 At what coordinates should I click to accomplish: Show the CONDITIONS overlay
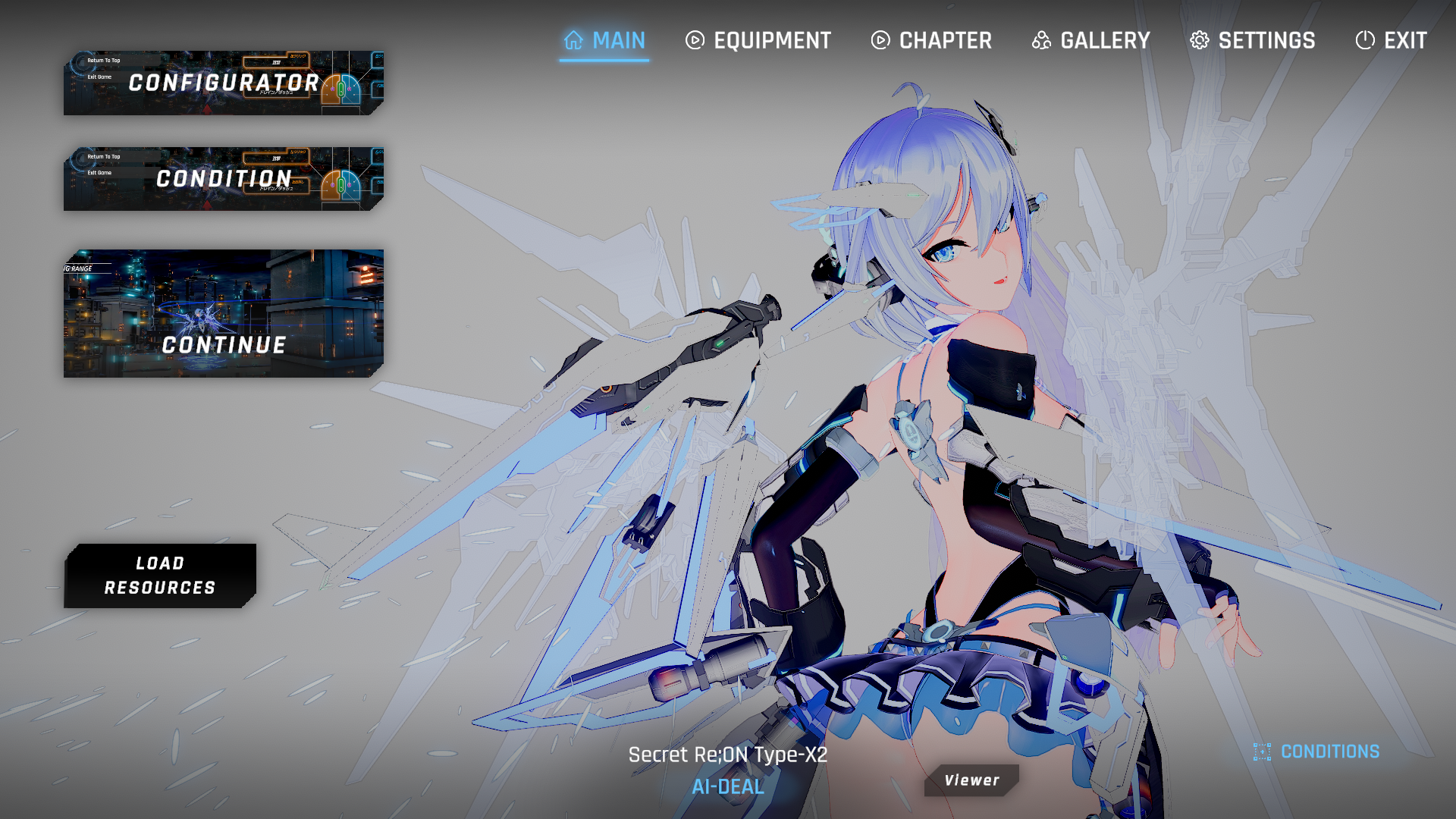point(1316,752)
